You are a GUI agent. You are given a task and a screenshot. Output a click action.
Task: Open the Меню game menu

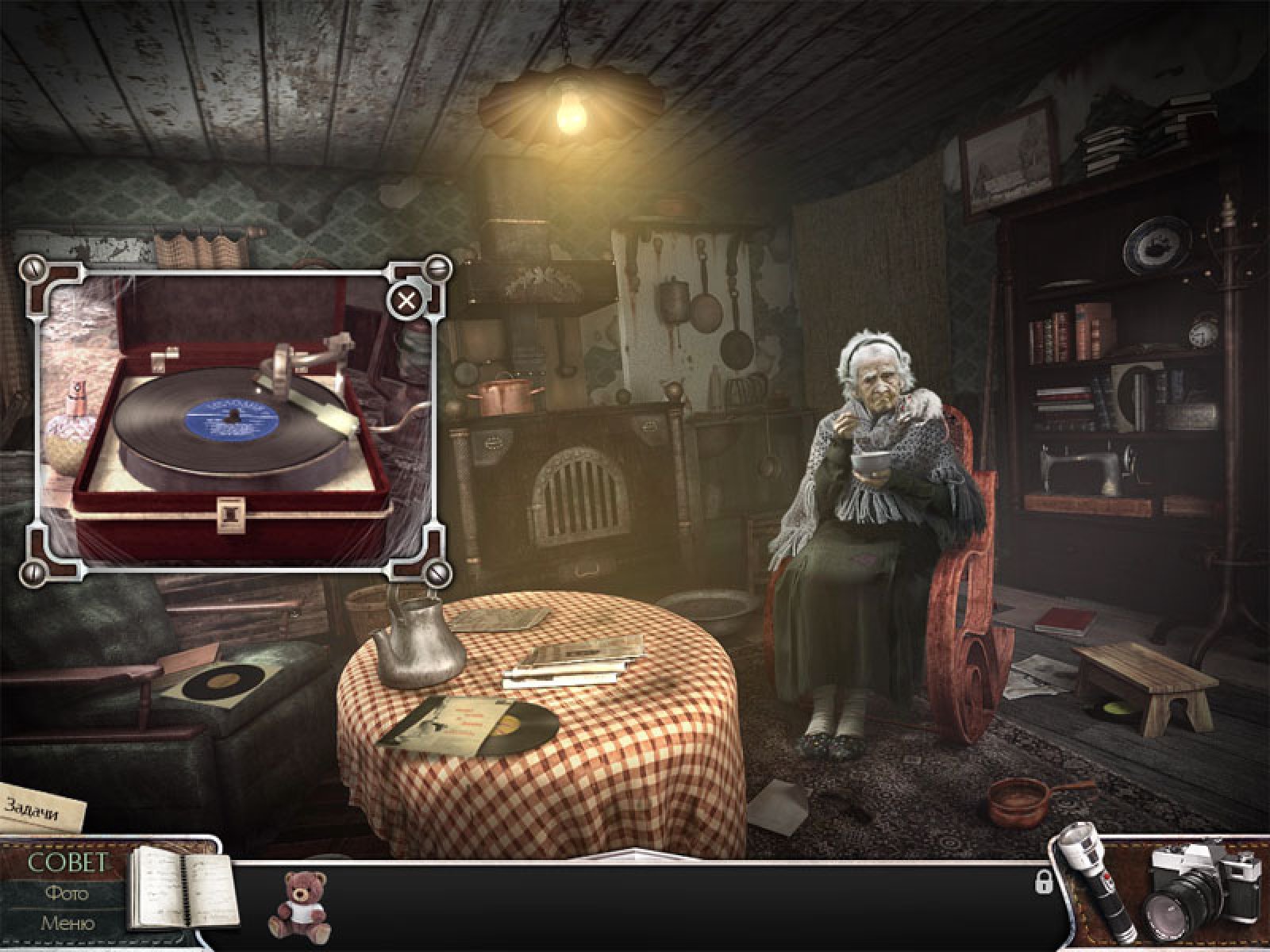click(x=66, y=923)
